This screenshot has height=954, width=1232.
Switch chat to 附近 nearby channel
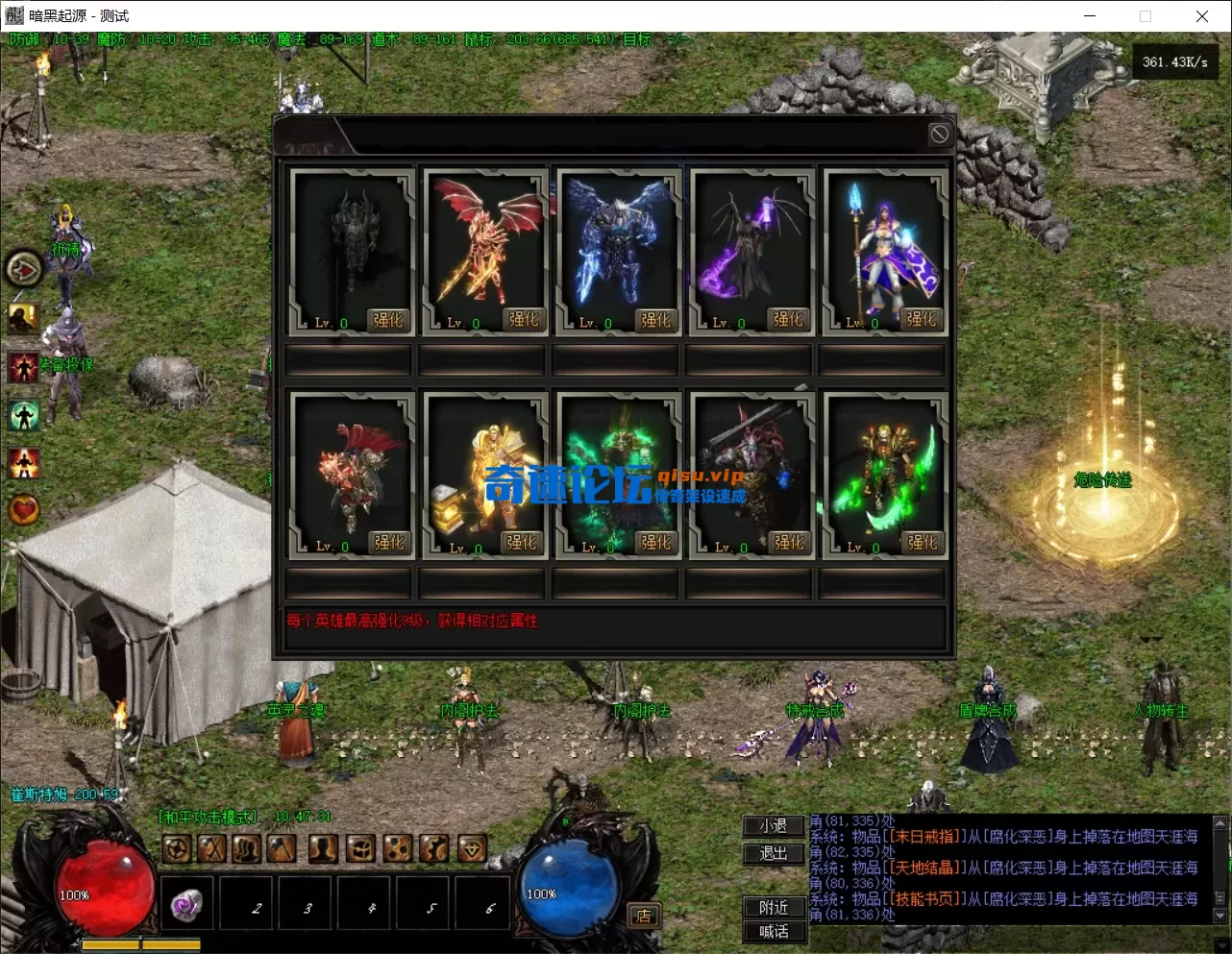coord(774,907)
